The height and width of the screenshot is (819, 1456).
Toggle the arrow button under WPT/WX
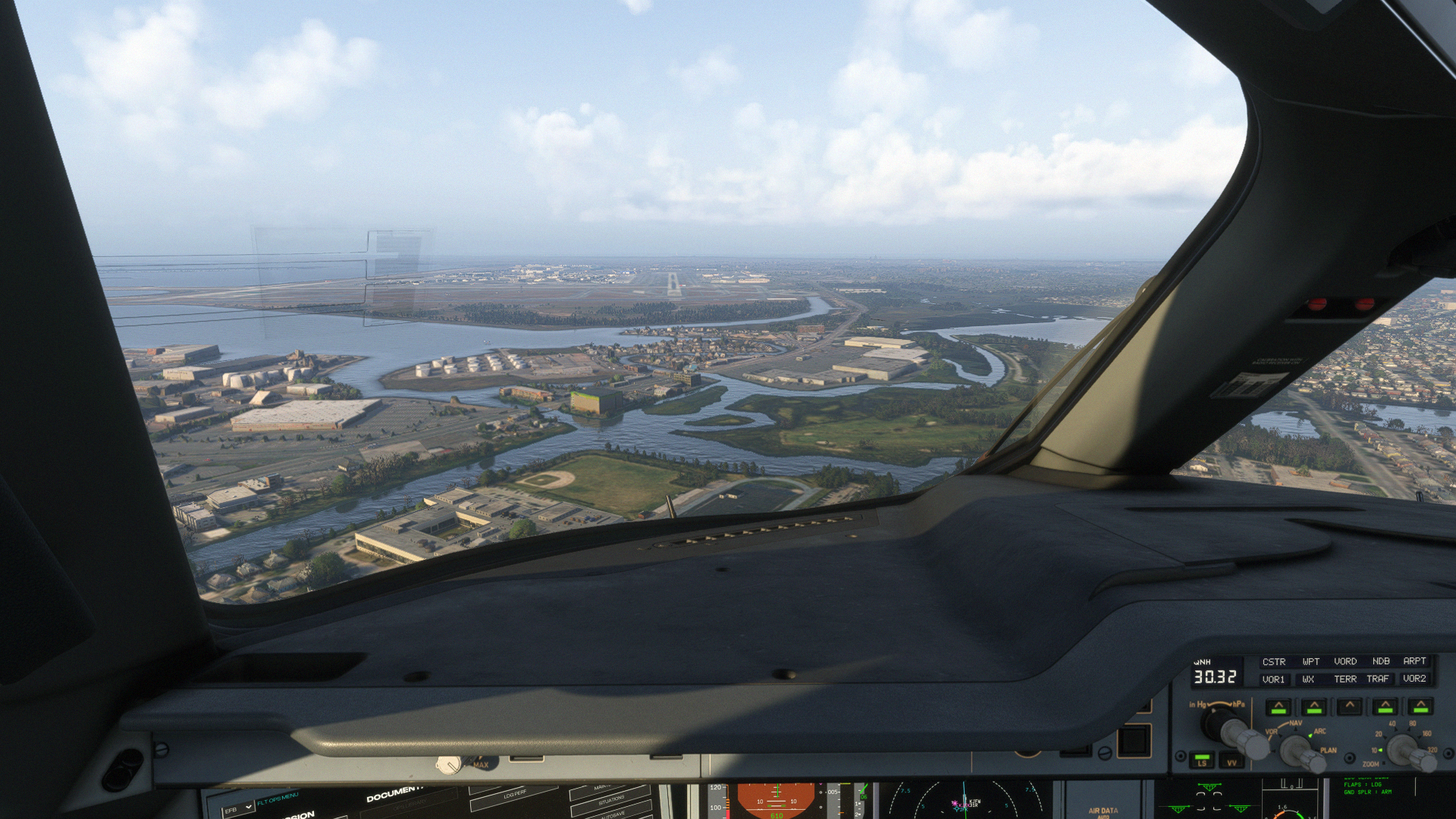[x=1313, y=708]
